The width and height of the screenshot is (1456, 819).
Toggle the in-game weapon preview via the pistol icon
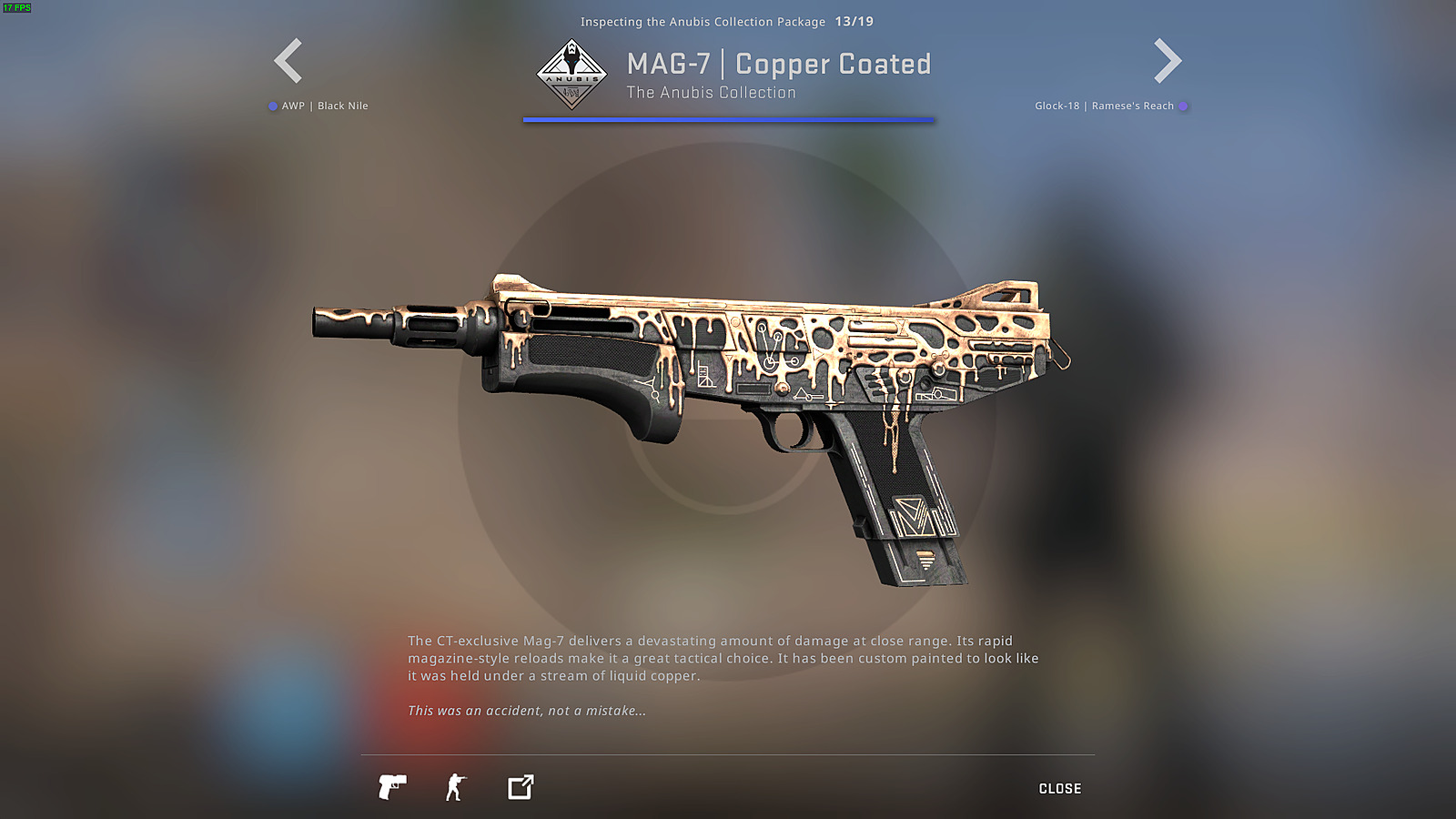(392, 786)
